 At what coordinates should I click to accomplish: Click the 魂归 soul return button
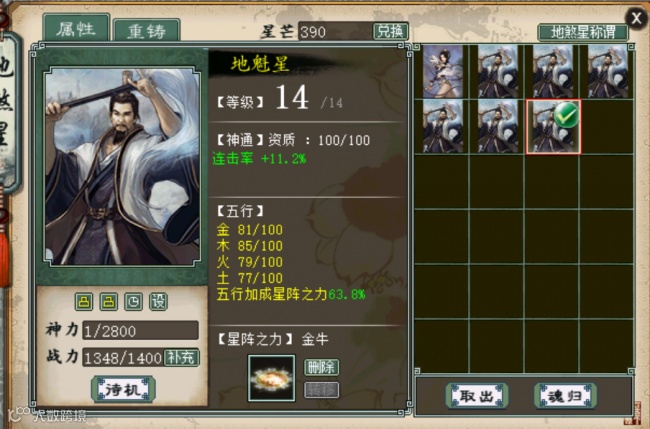pos(565,396)
